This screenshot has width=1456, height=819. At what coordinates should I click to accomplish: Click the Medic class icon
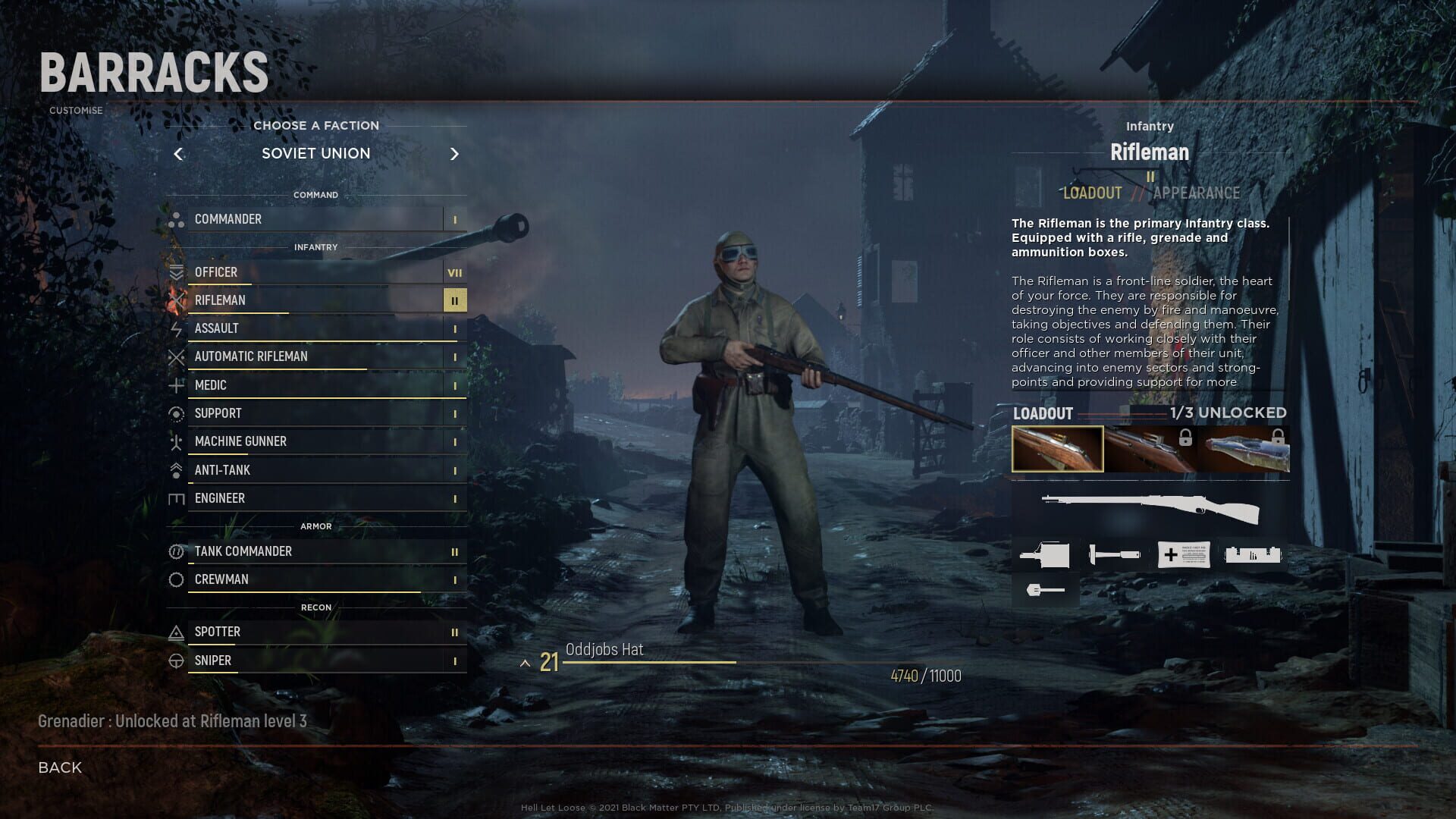(x=177, y=385)
